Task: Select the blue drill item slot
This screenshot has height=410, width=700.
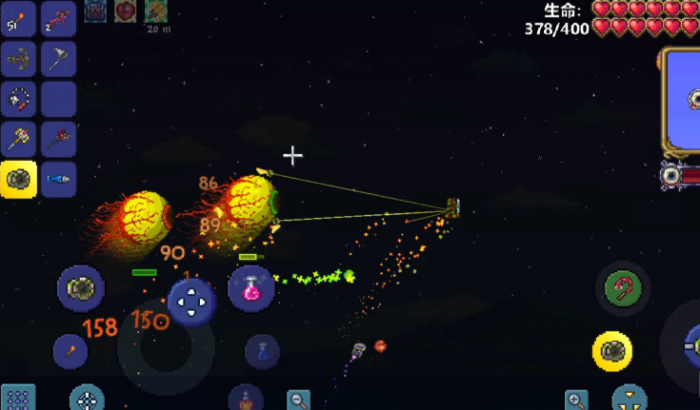Action: [59, 179]
